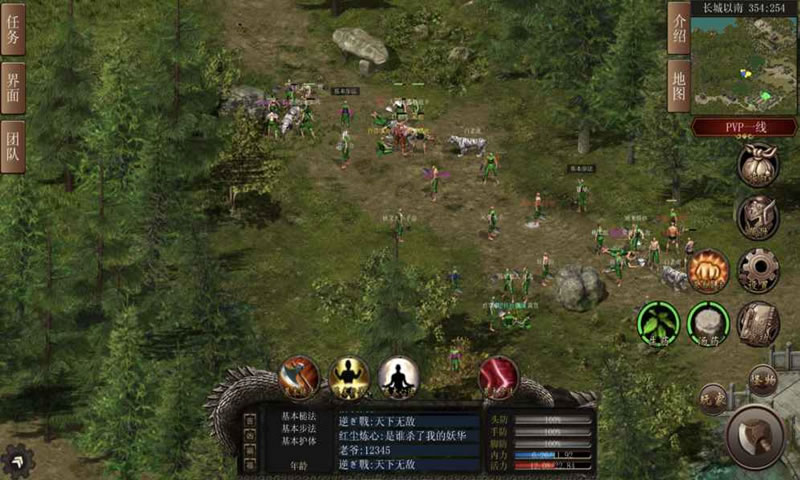Activate the white meditation skill icon

pyautogui.click(x=397, y=378)
